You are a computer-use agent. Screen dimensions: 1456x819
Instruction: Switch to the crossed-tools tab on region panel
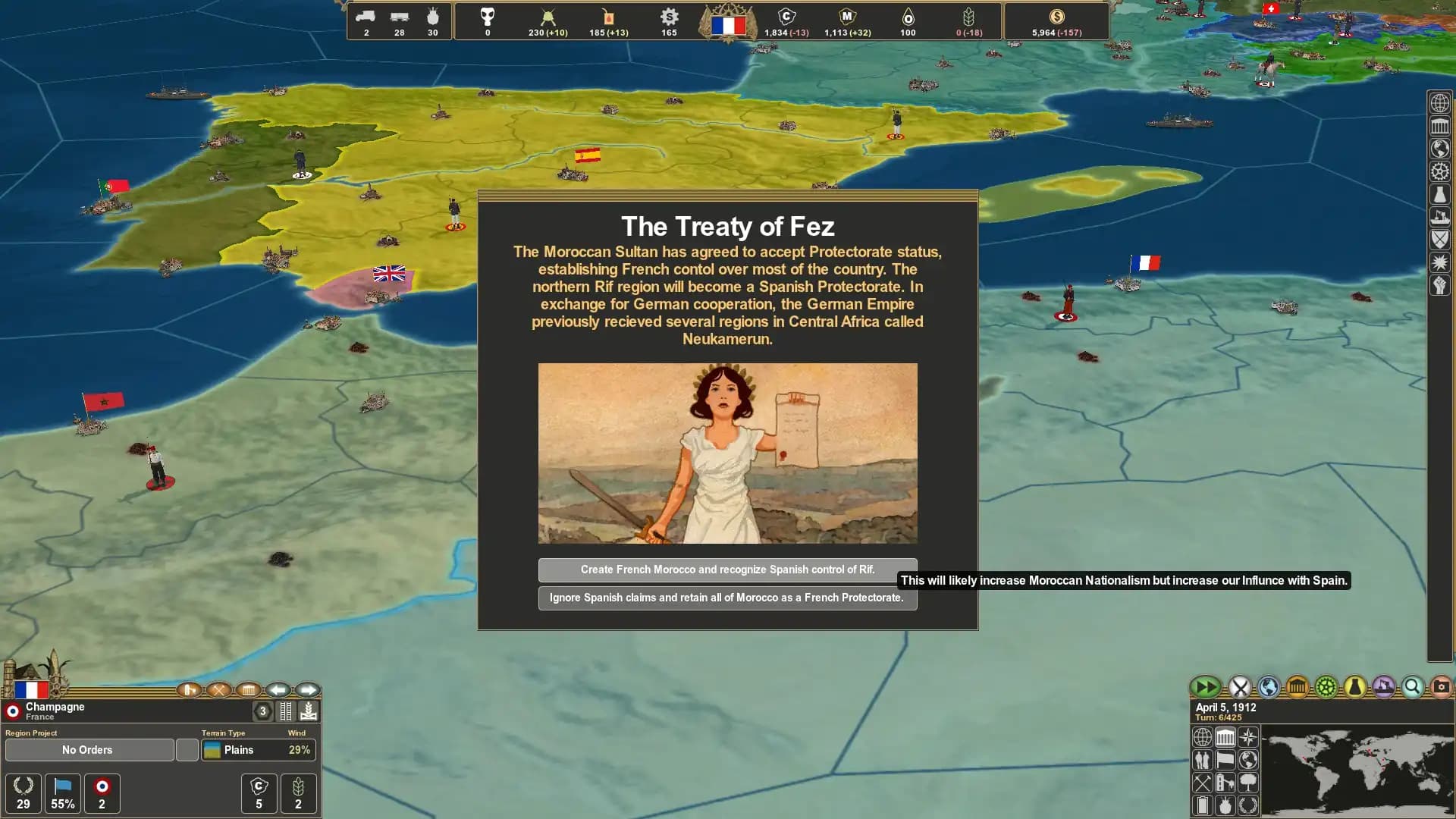click(220, 691)
